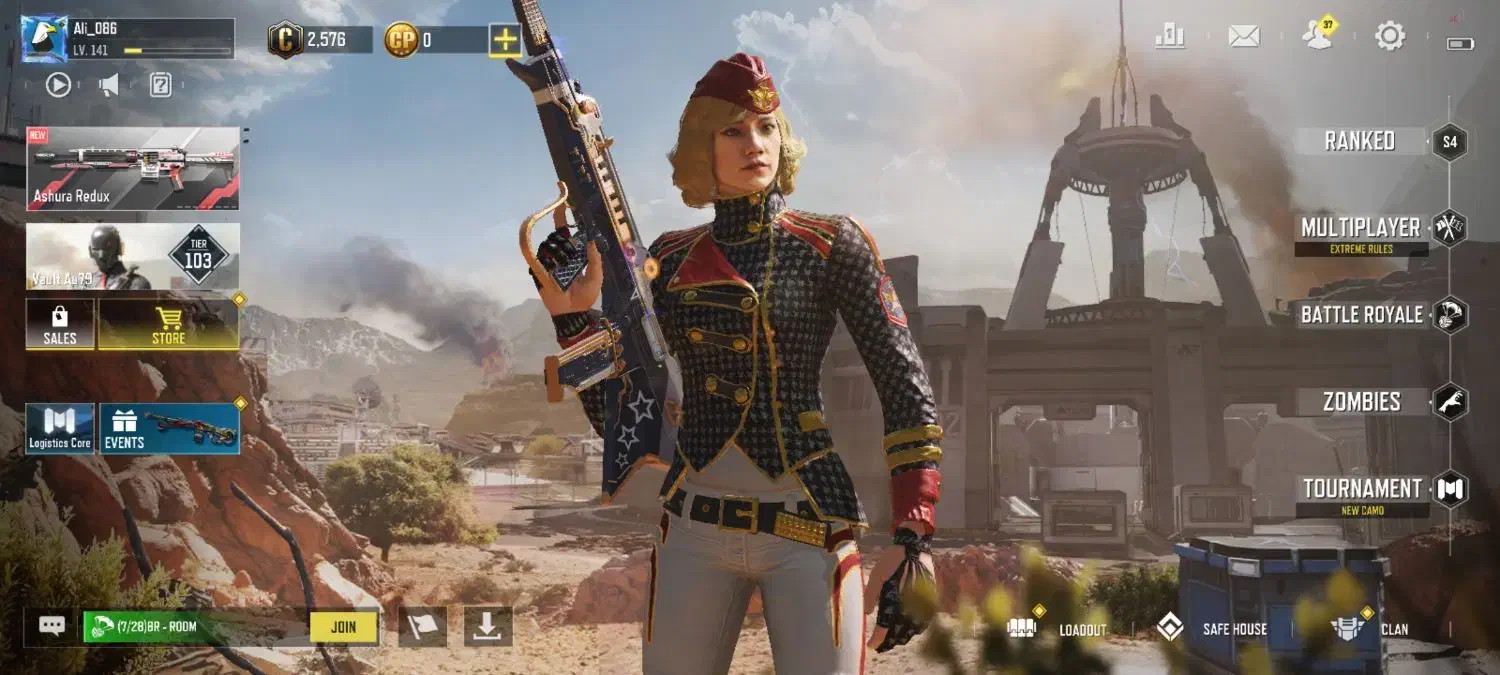
Task: Join the BR room
Action: pyautogui.click(x=343, y=627)
